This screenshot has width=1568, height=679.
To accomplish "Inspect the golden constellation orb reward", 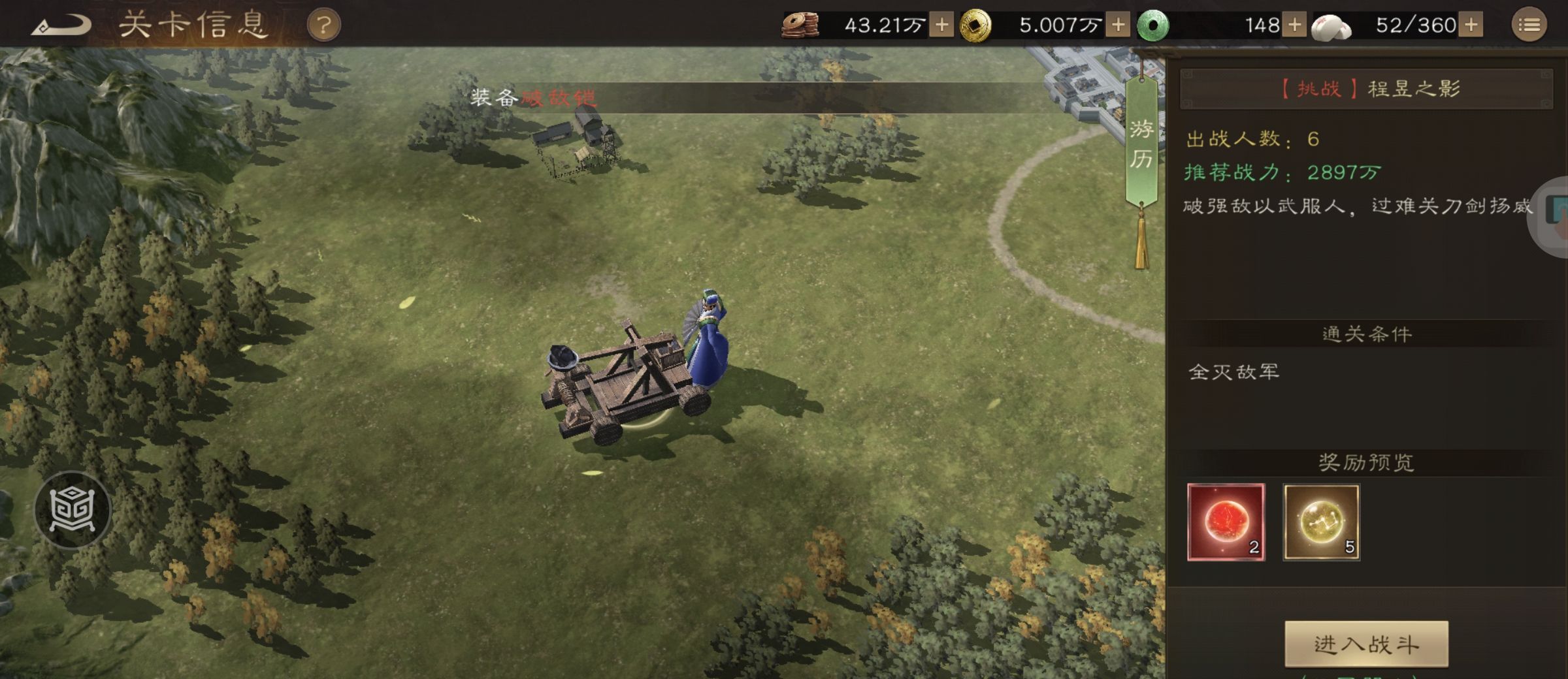I will point(1321,522).
